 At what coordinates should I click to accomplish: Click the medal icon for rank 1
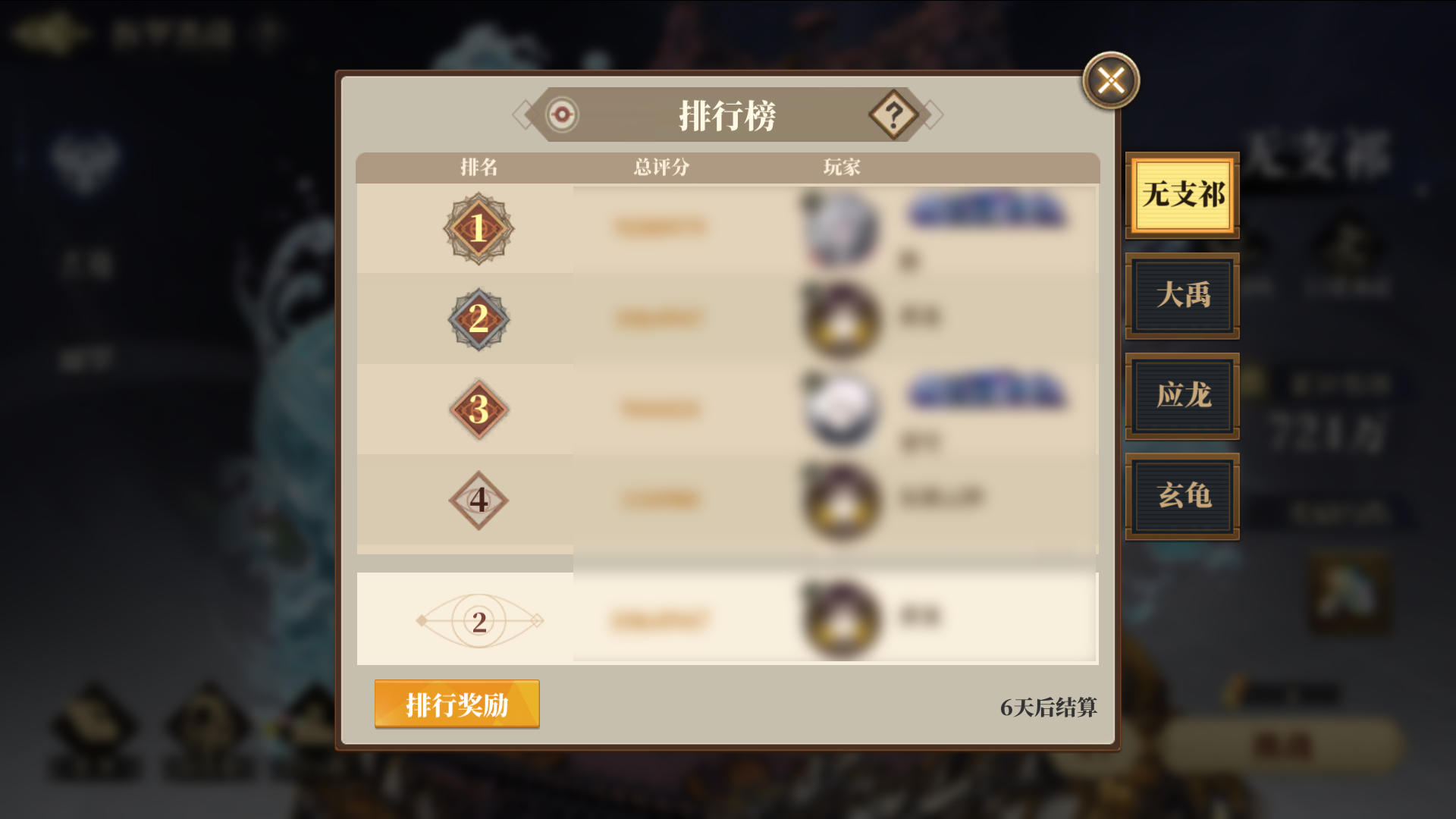point(476,229)
